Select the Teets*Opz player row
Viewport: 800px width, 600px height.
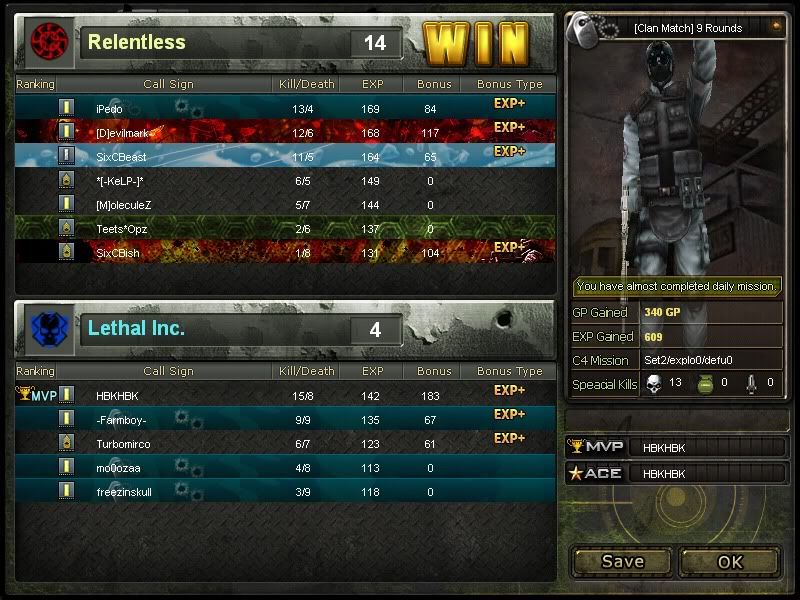pyautogui.click(x=285, y=228)
